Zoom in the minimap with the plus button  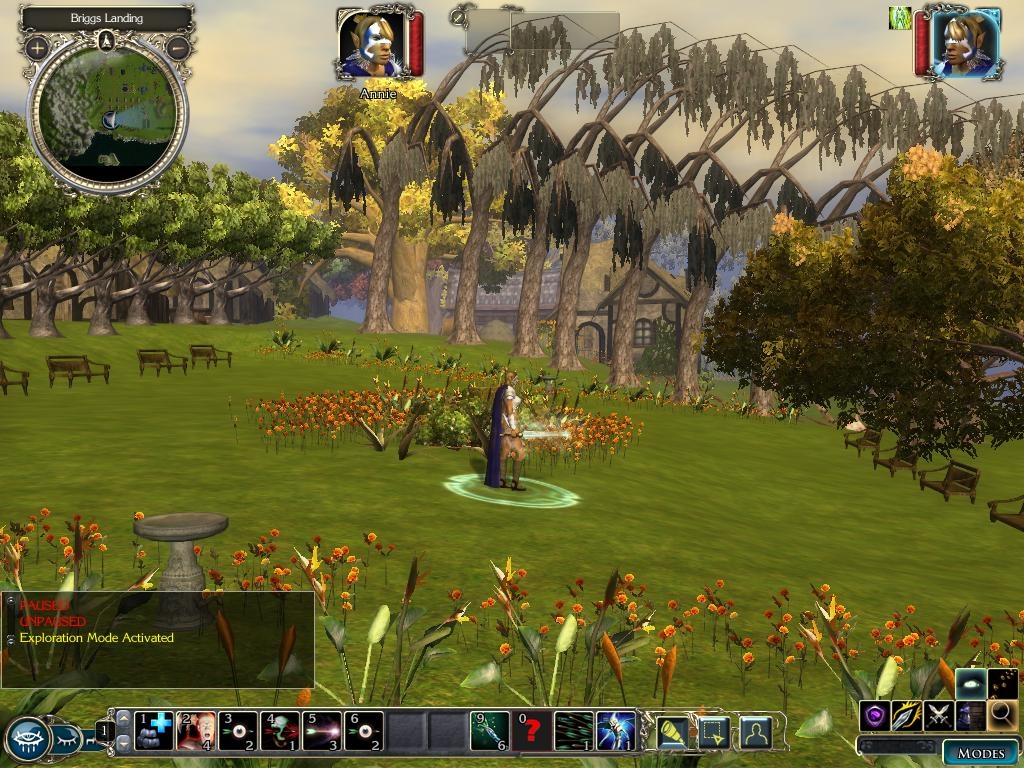(37, 47)
